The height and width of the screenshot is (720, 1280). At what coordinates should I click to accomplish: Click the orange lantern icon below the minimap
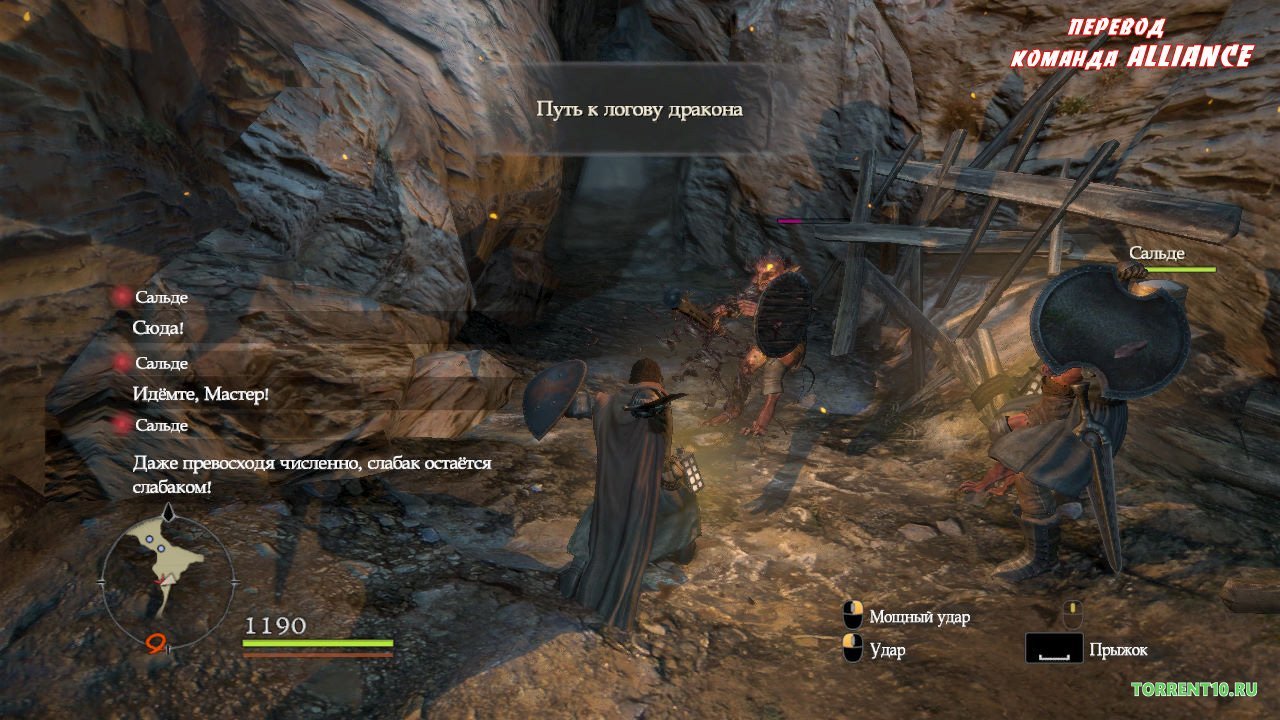[x=156, y=645]
